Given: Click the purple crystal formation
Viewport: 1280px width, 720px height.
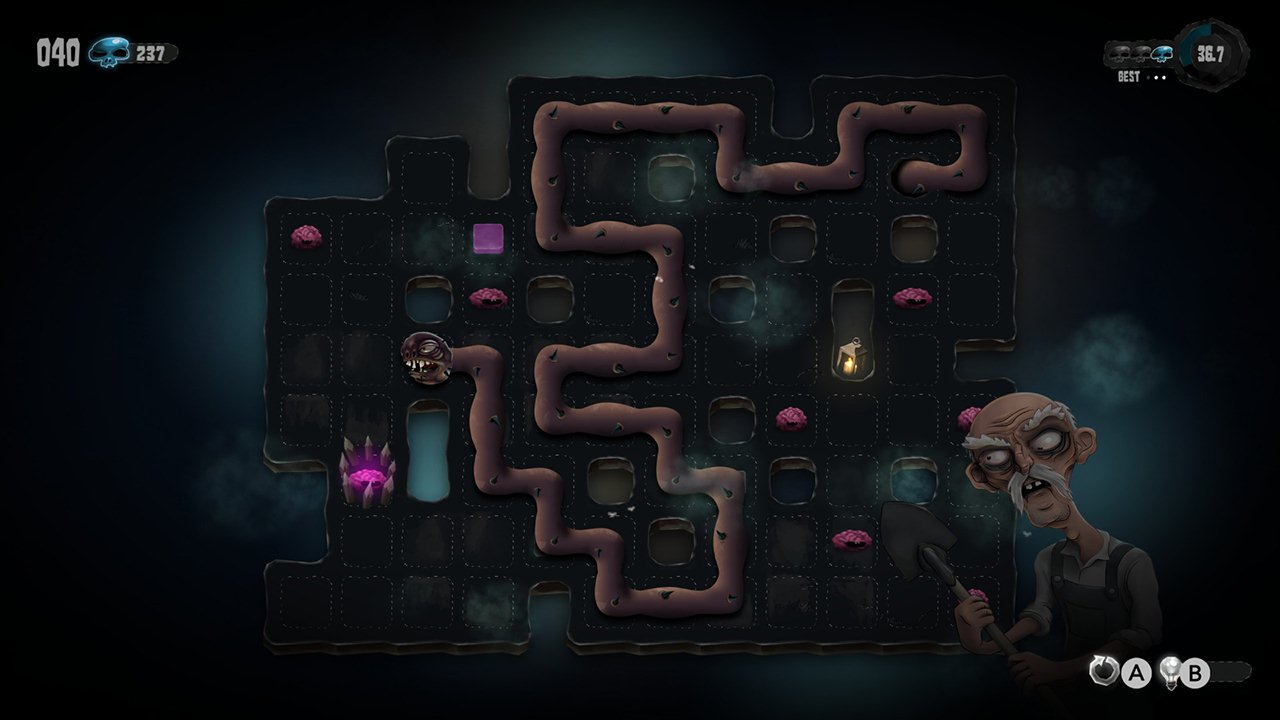Looking at the screenshot, I should (365, 470).
